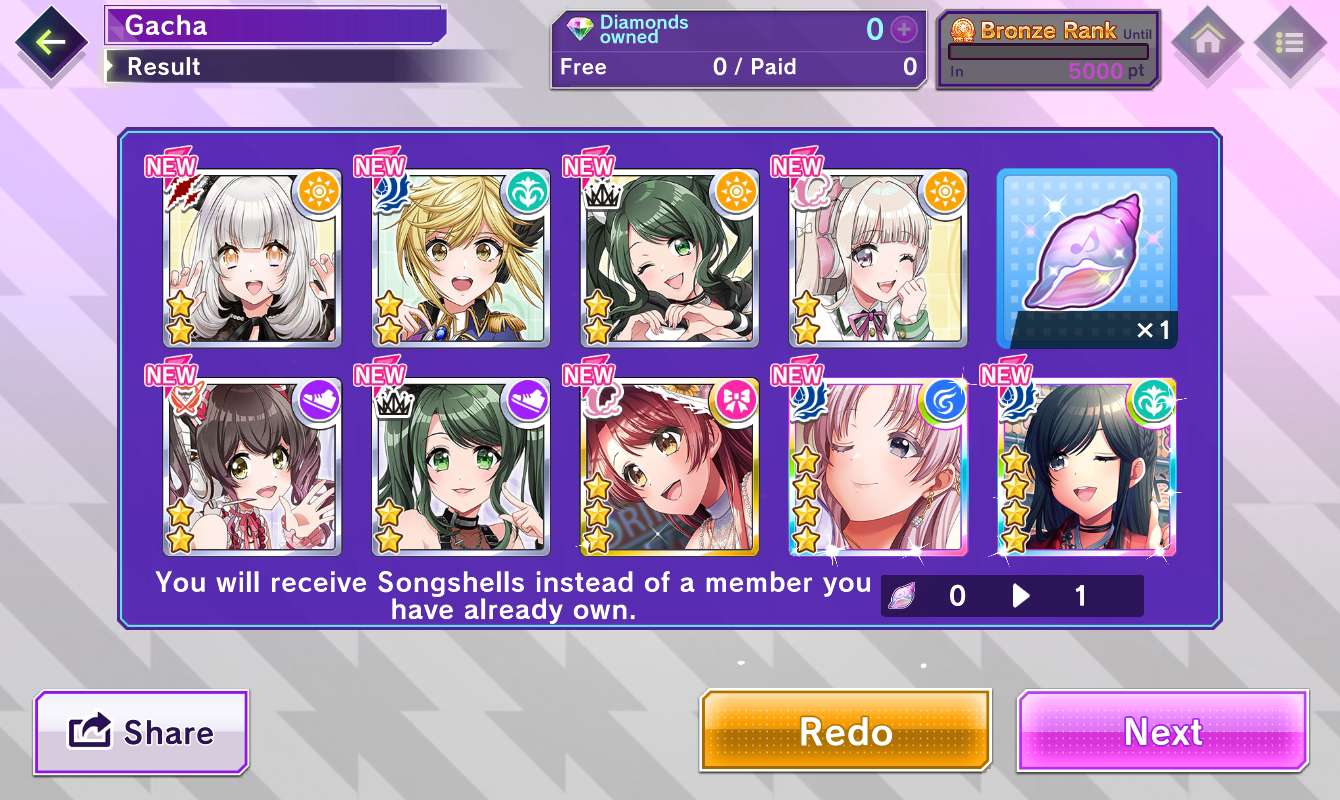This screenshot has width=1340, height=800.
Task: Select the cream-haired girl with pink headphones
Action: (879, 258)
